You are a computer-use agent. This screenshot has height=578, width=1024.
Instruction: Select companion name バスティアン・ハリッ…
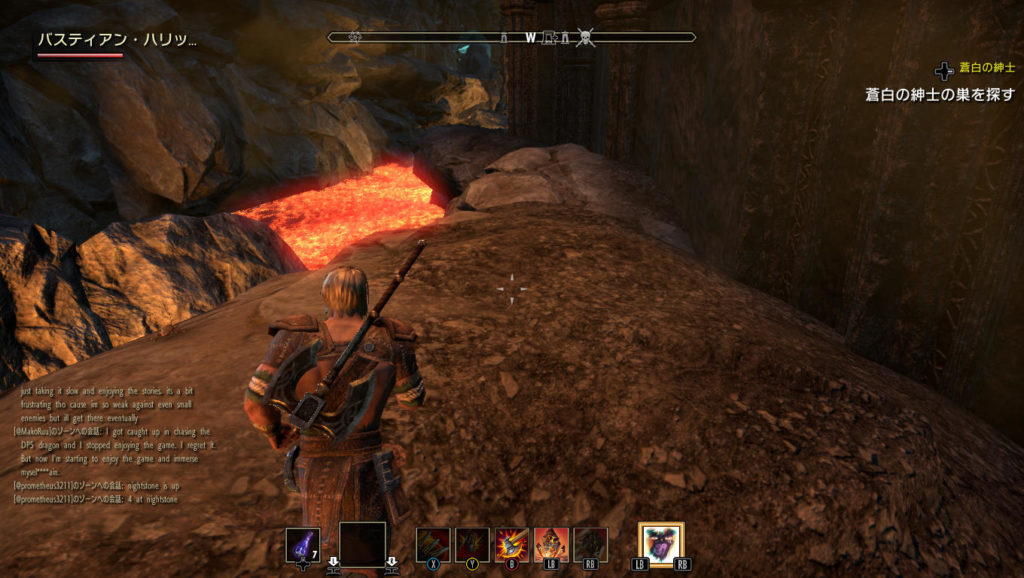pyautogui.click(x=117, y=41)
